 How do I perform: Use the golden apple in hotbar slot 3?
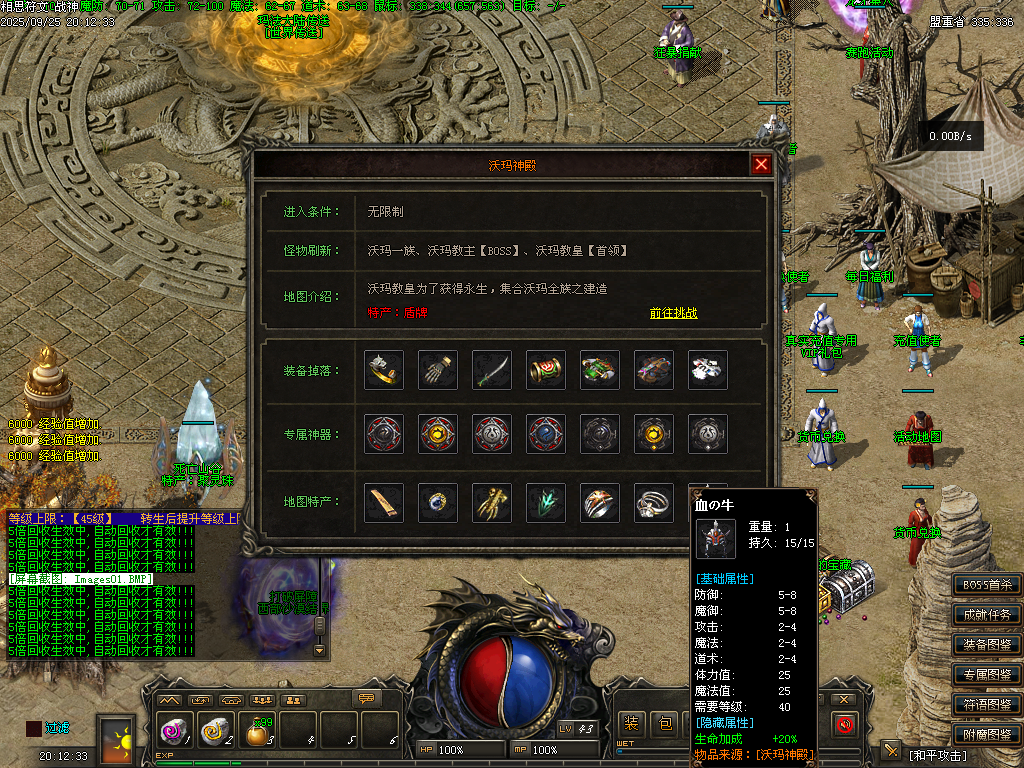[258, 733]
